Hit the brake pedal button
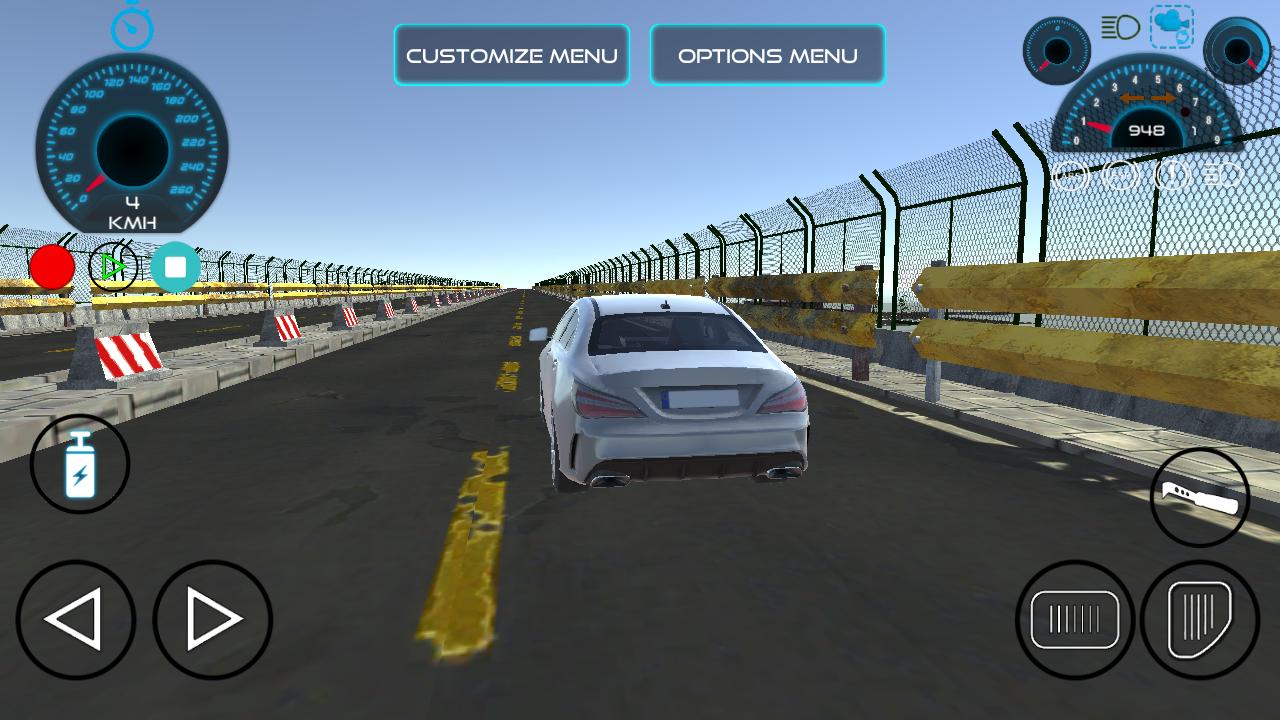Viewport: 1280px width, 720px height. 1075,620
